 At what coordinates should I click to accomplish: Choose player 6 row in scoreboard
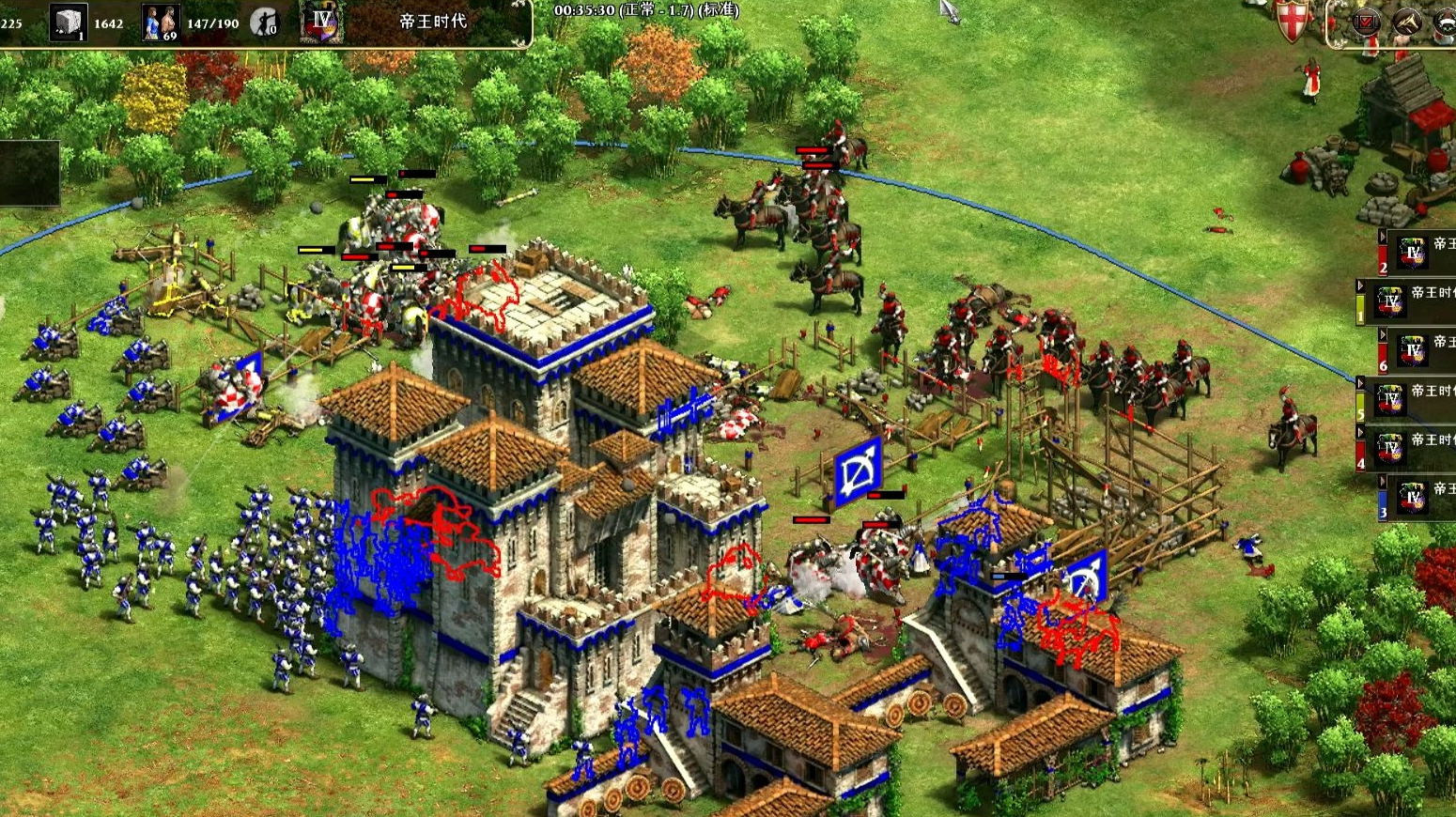point(1418,349)
